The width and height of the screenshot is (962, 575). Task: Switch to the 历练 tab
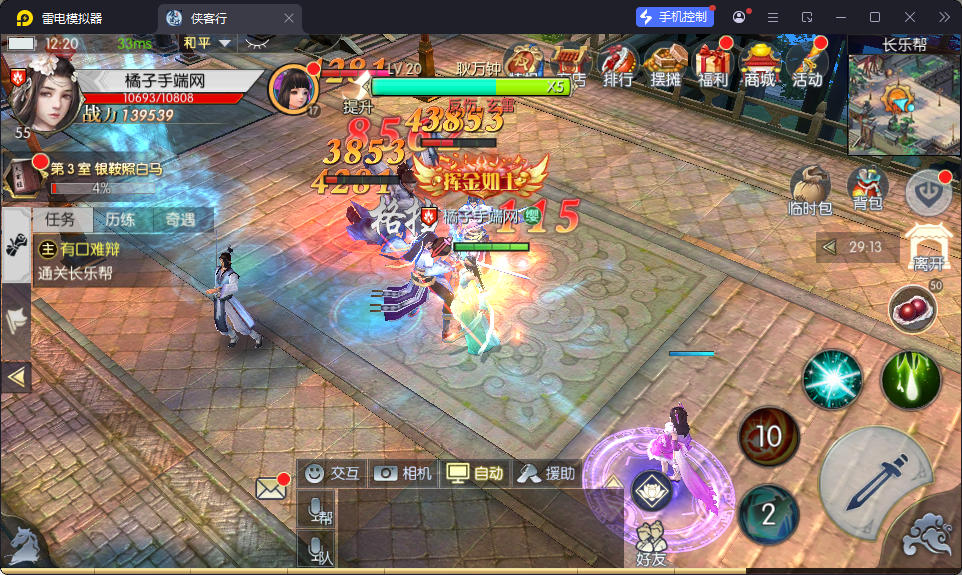click(121, 220)
